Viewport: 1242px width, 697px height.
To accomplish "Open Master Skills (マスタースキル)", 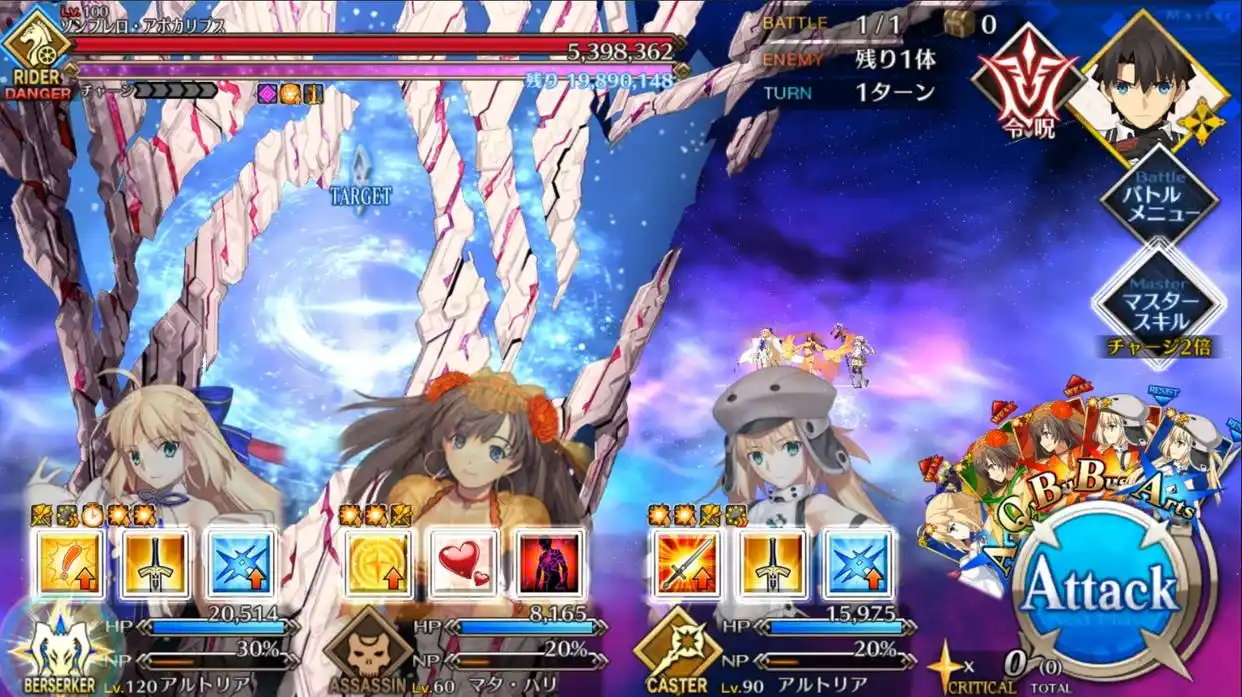I will point(1160,297).
